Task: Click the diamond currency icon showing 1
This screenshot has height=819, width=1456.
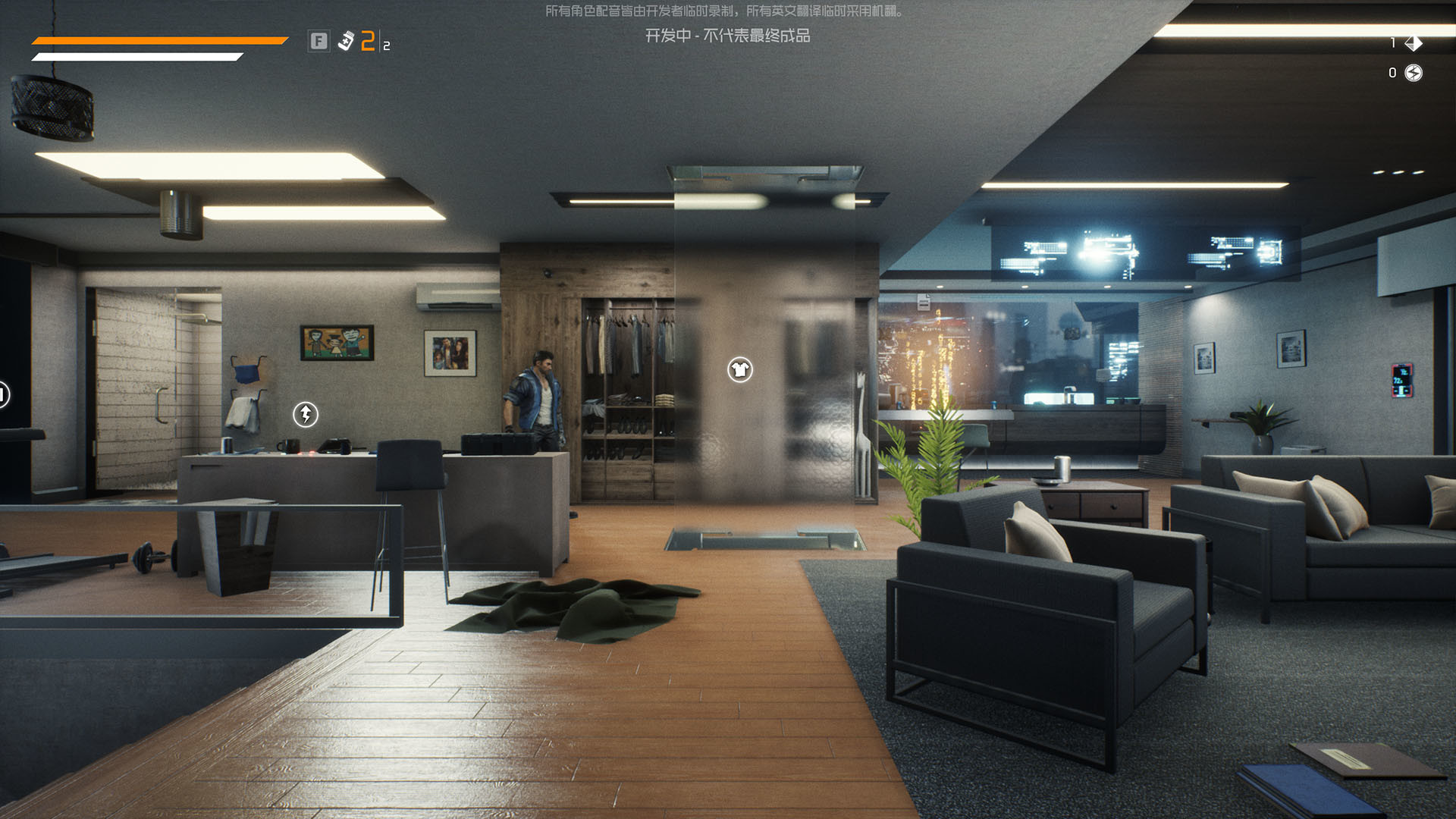Action: pyautogui.click(x=1412, y=42)
